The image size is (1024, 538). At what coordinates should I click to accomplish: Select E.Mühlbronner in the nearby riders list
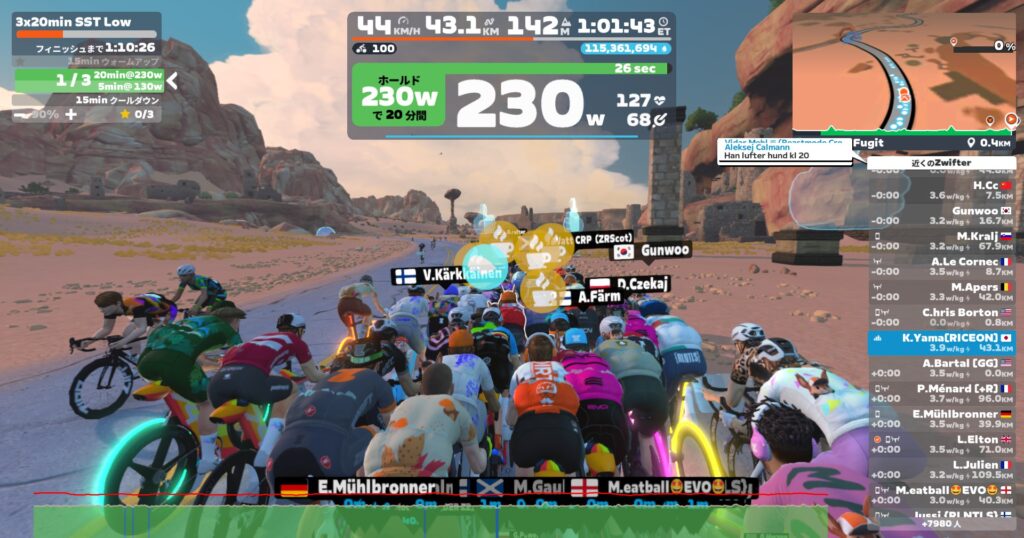coord(941,419)
